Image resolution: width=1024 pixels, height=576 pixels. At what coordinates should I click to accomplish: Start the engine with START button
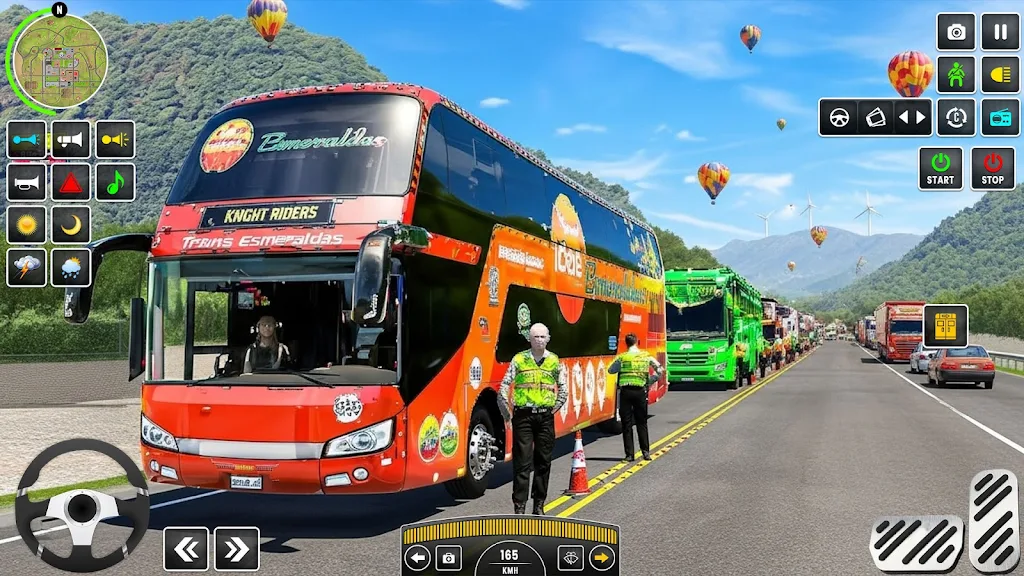point(940,168)
